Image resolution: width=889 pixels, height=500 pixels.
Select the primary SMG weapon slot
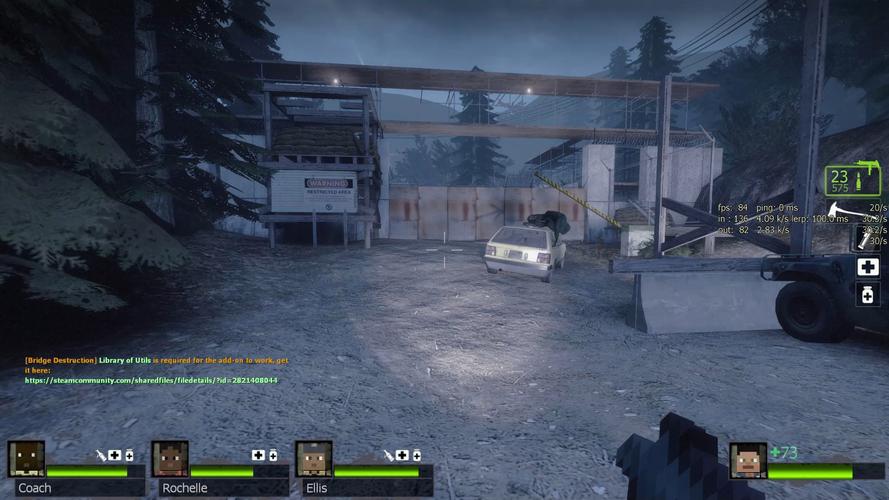point(853,181)
